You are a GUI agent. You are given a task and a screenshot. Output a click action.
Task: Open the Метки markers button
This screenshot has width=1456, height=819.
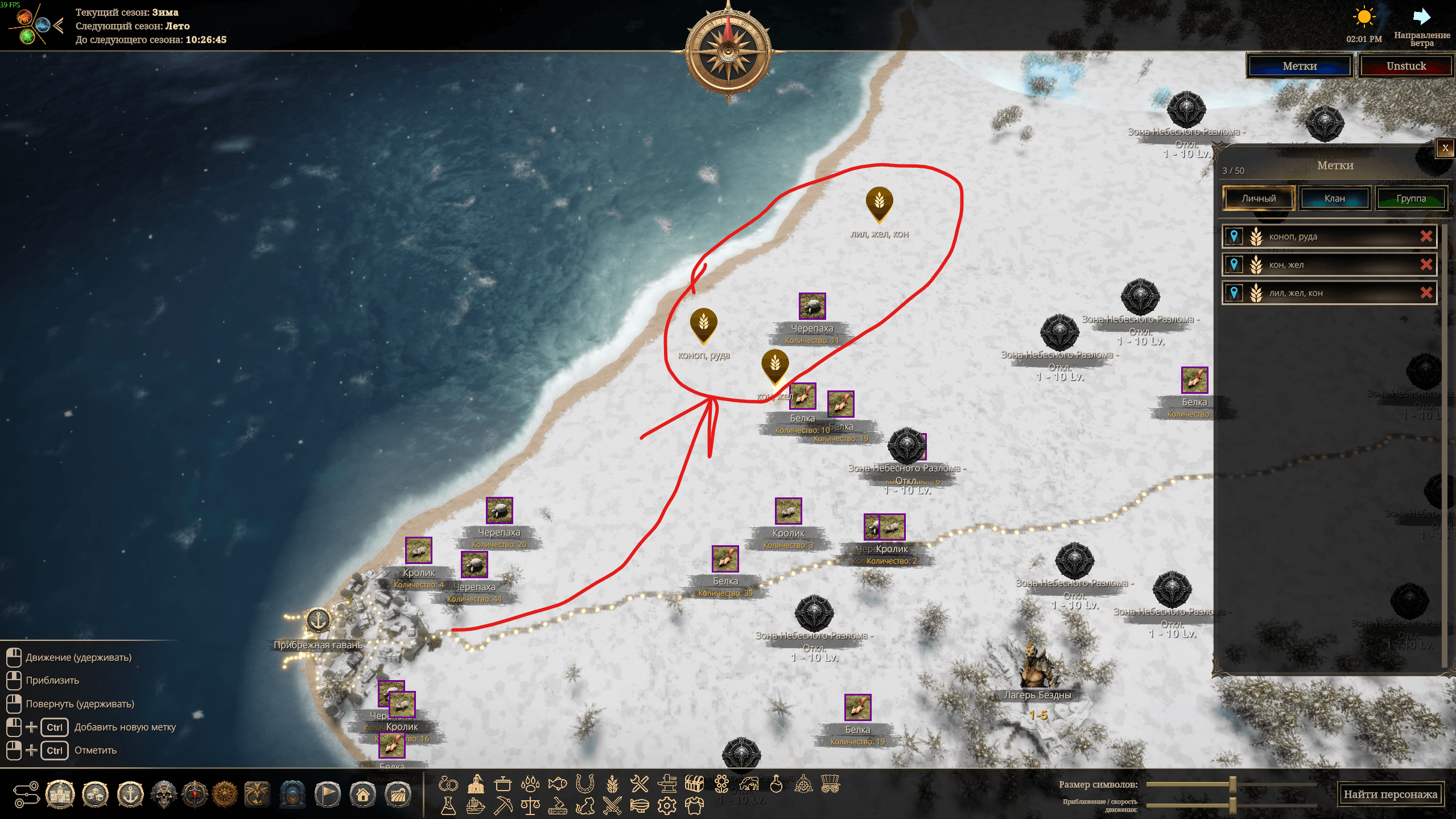point(1299,66)
